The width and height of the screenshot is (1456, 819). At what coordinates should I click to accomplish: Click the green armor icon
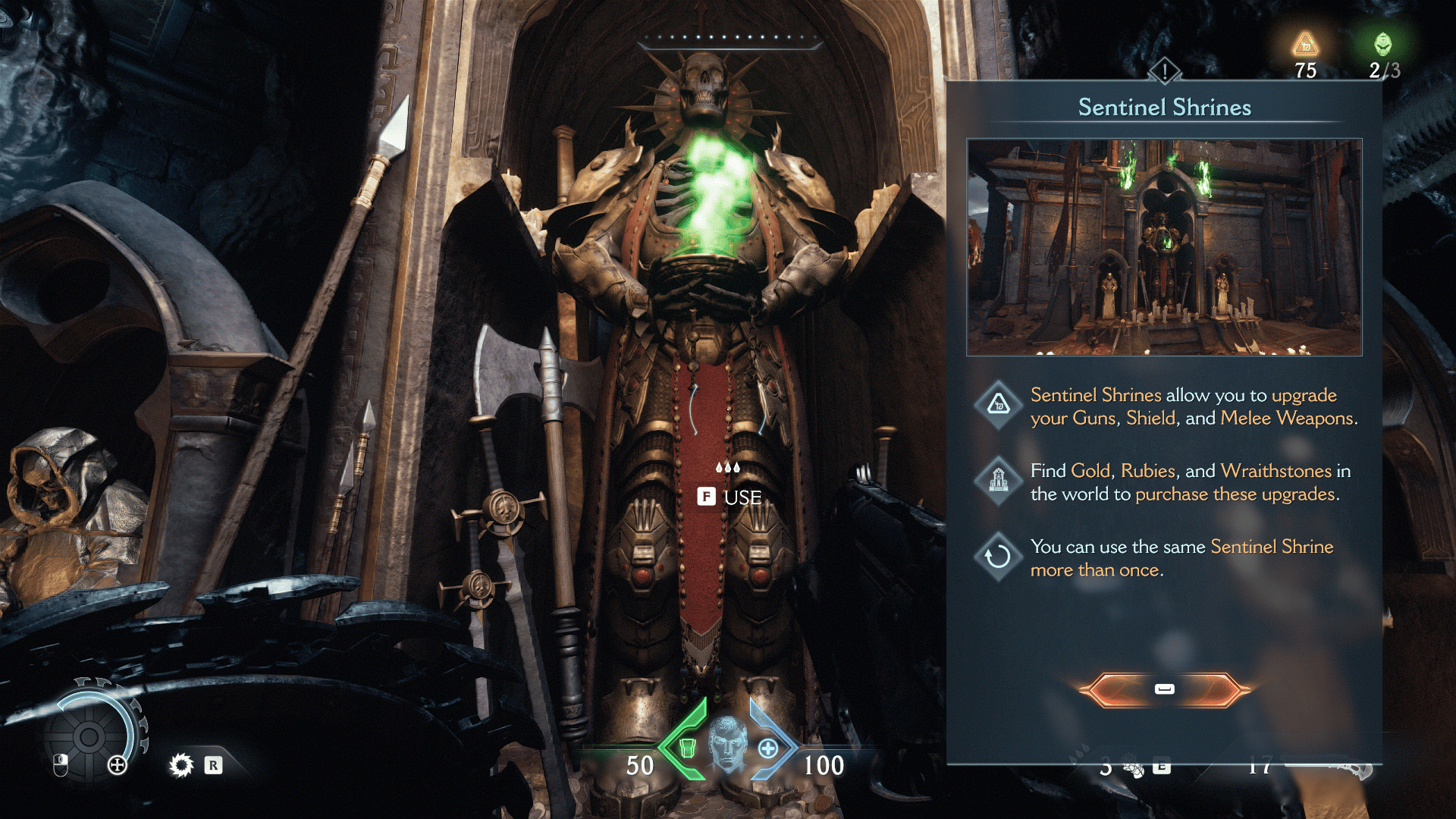(687, 748)
